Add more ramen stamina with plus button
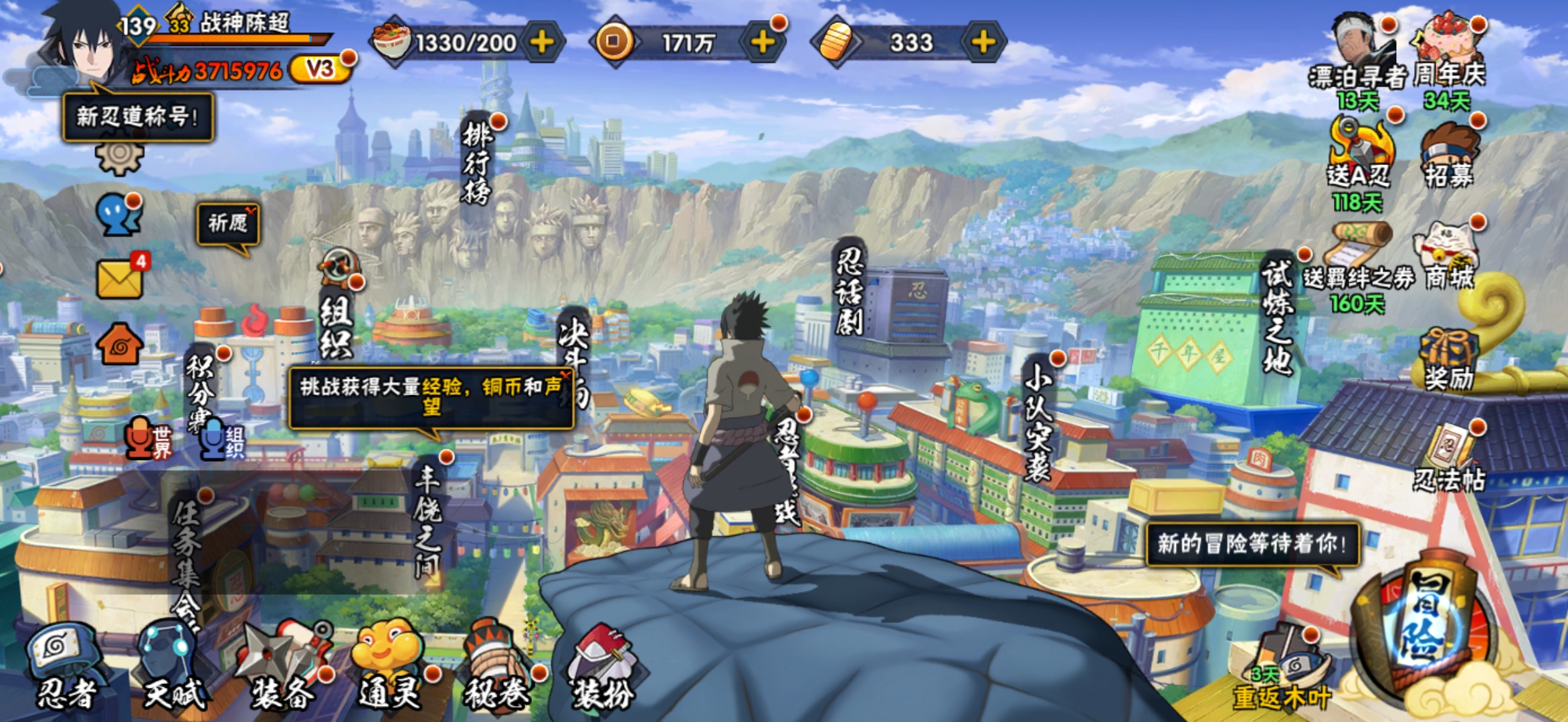The height and width of the screenshot is (722, 1568). point(542,43)
